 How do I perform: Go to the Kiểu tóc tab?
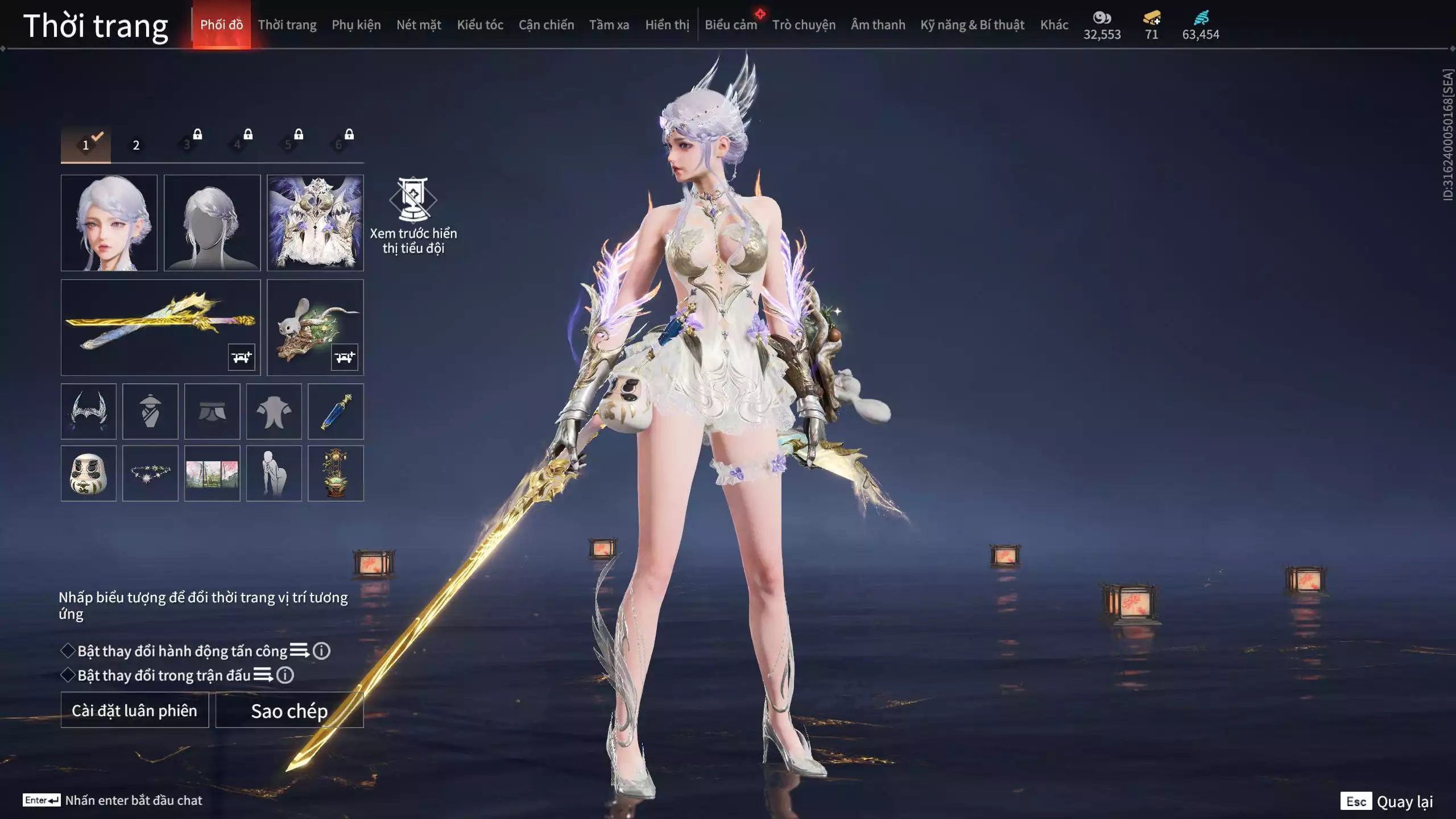pyautogui.click(x=480, y=25)
